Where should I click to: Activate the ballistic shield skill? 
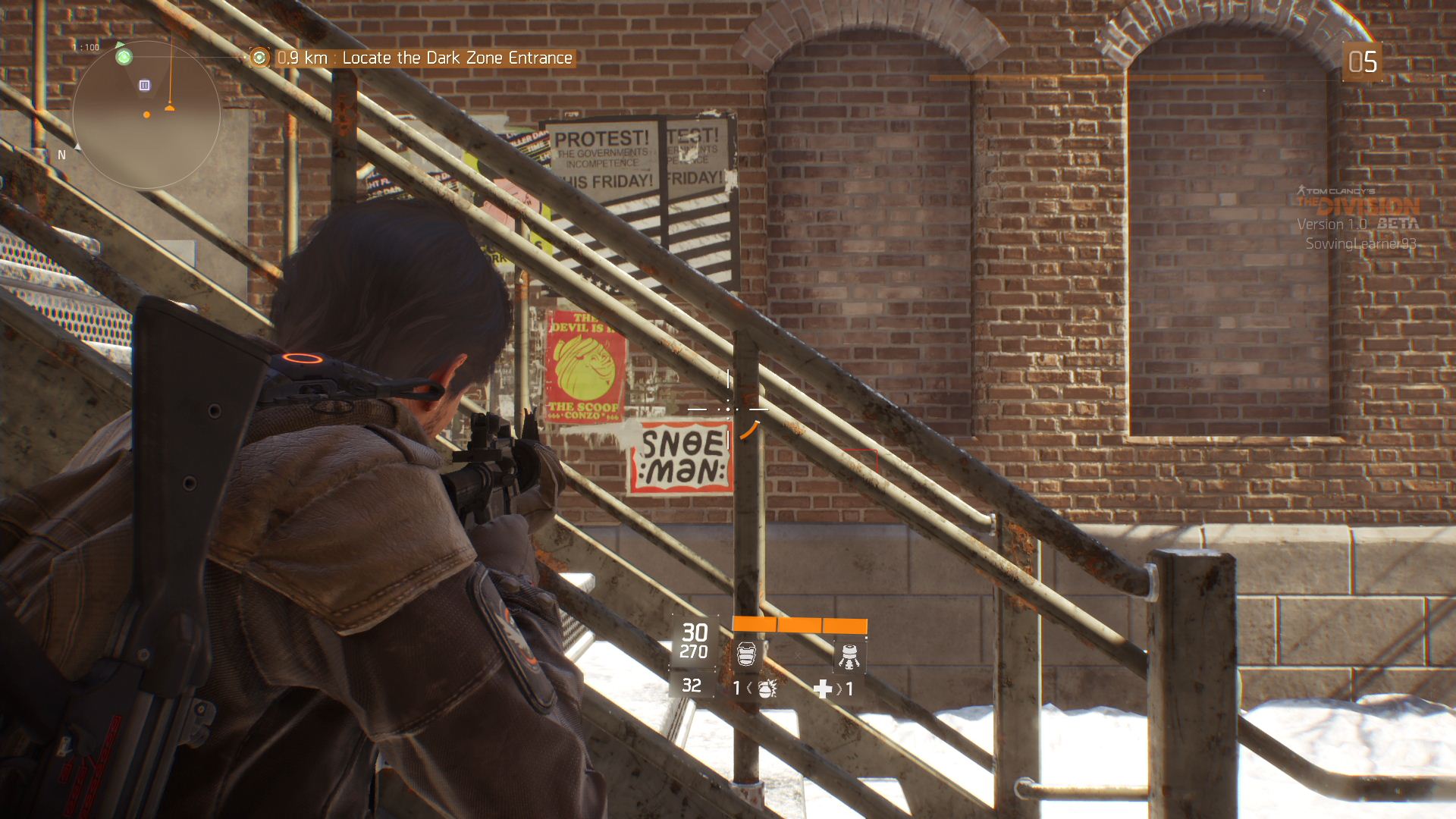[747, 654]
